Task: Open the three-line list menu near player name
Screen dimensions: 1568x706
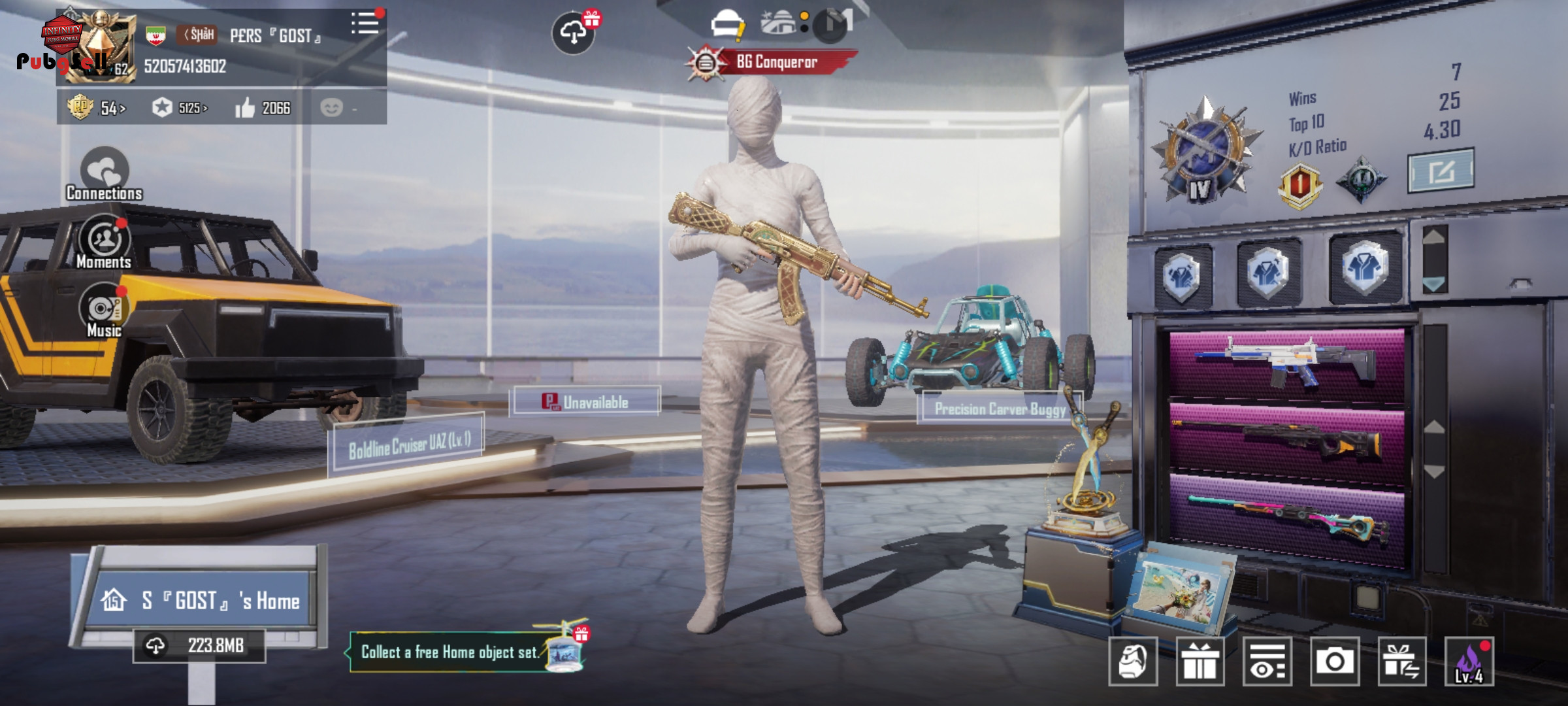Action: pos(365,24)
